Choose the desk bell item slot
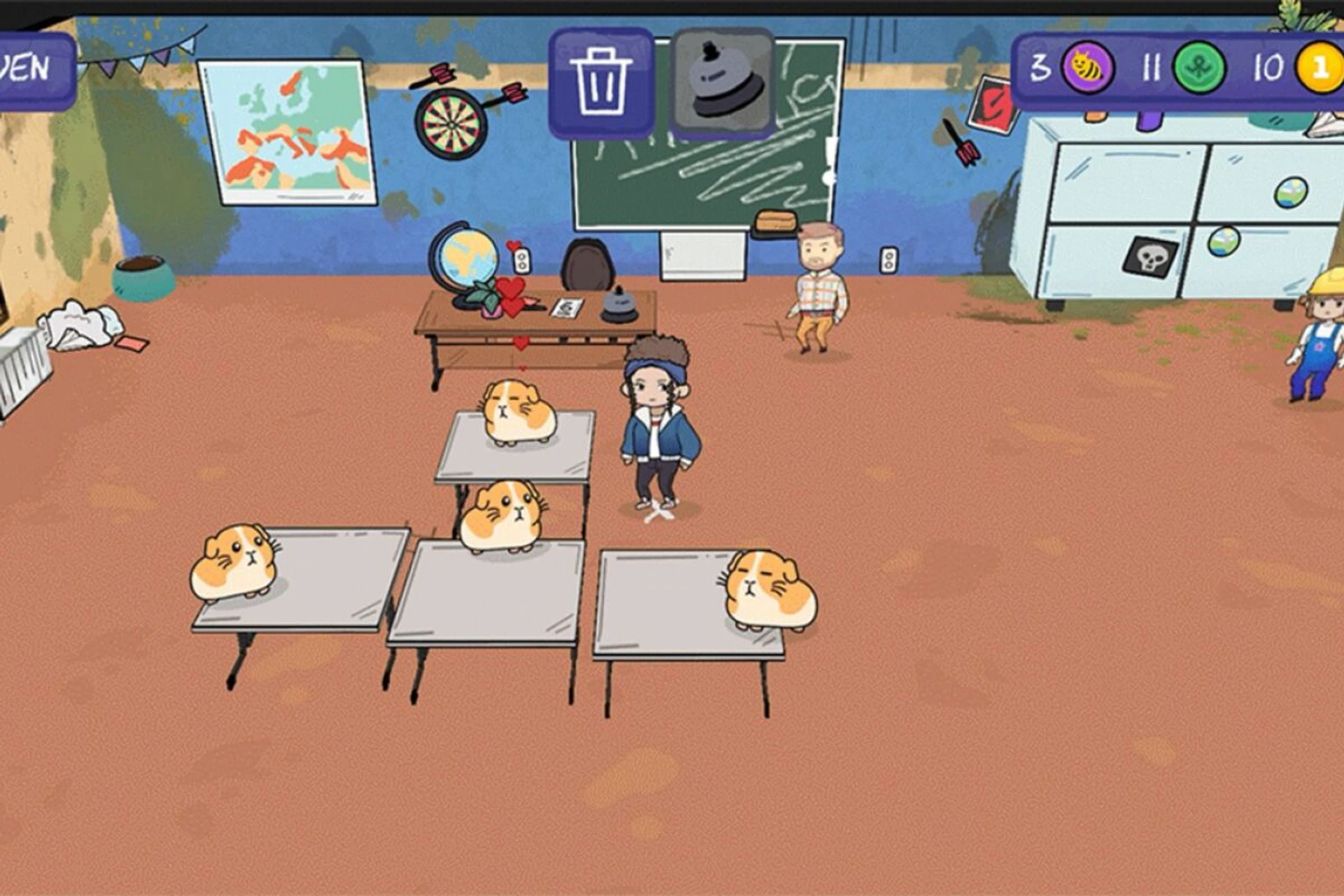This screenshot has height=896, width=1344. tap(723, 83)
